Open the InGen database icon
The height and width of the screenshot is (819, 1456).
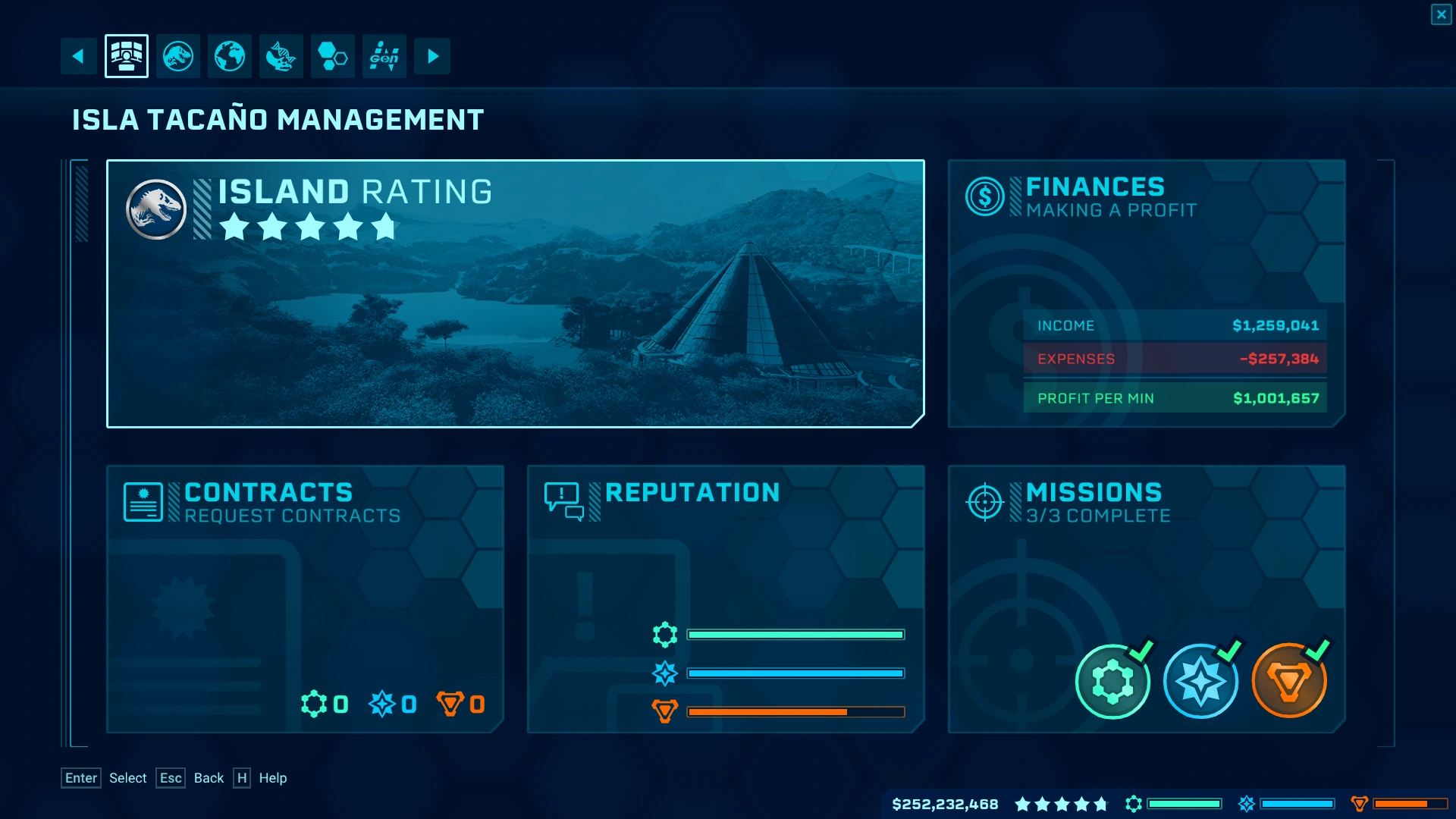pos(384,55)
